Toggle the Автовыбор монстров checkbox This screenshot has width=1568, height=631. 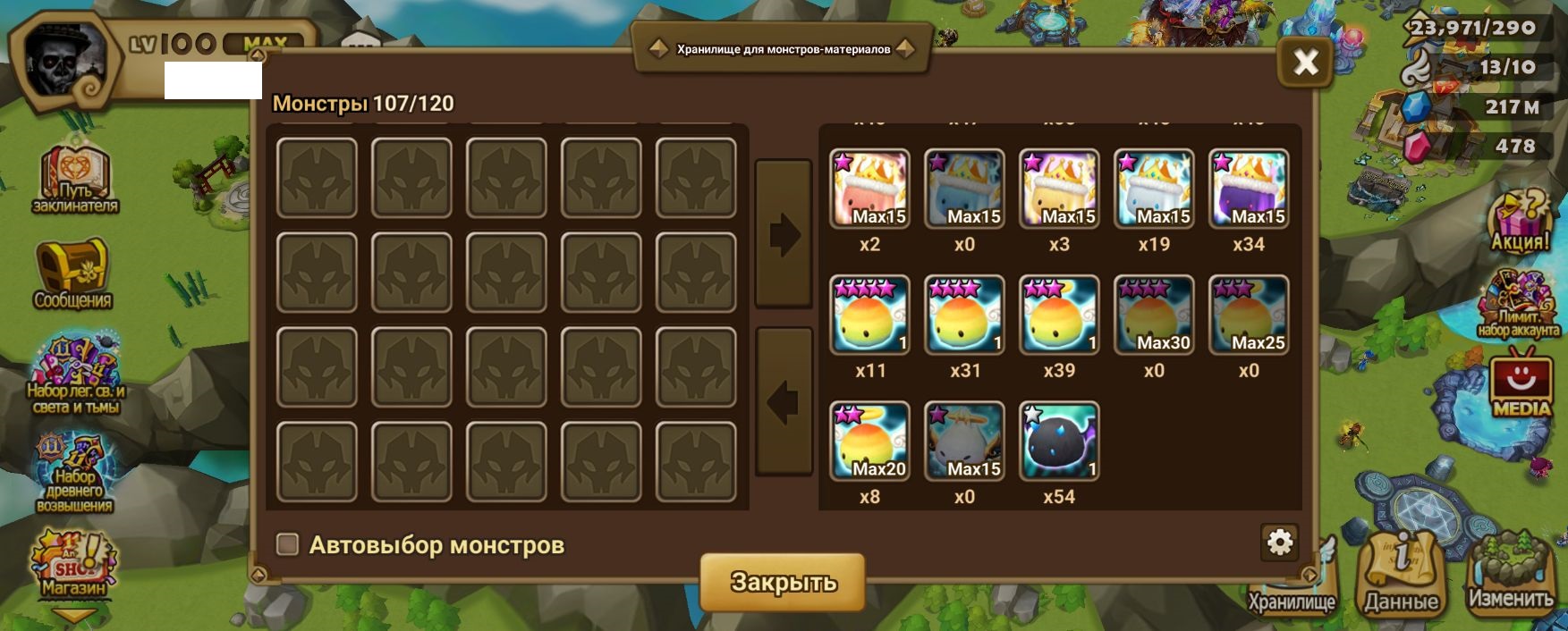(287, 544)
